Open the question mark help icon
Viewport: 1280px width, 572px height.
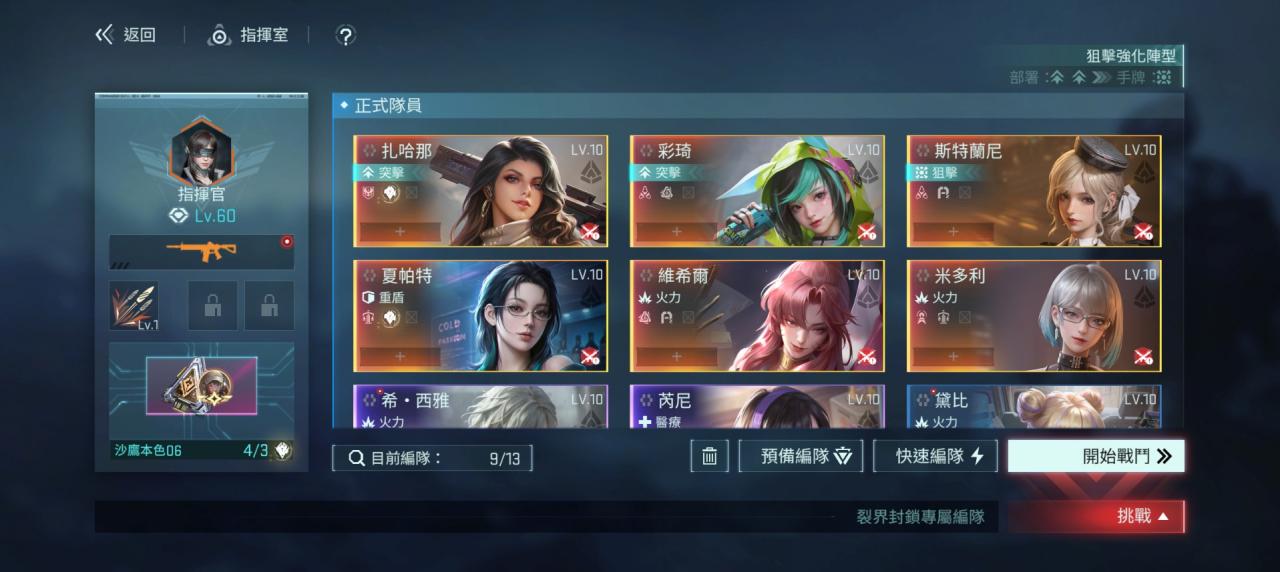(x=345, y=36)
